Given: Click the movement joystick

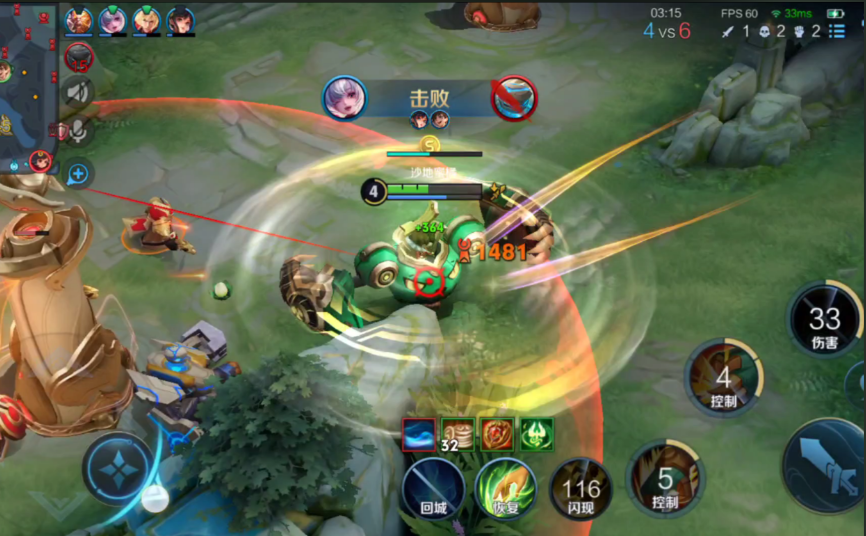Looking at the screenshot, I should pyautogui.click(x=119, y=468).
